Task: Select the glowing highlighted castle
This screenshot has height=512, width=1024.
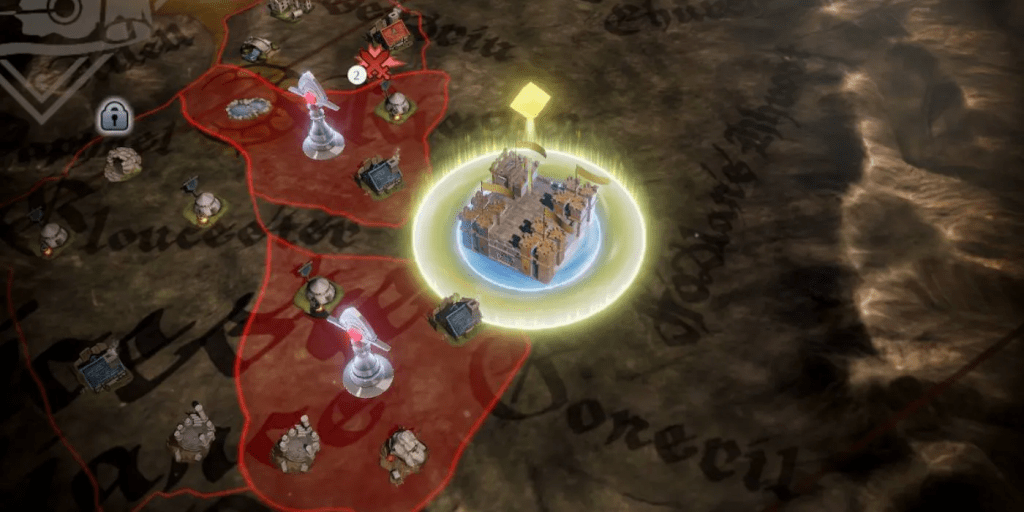Action: [528, 219]
